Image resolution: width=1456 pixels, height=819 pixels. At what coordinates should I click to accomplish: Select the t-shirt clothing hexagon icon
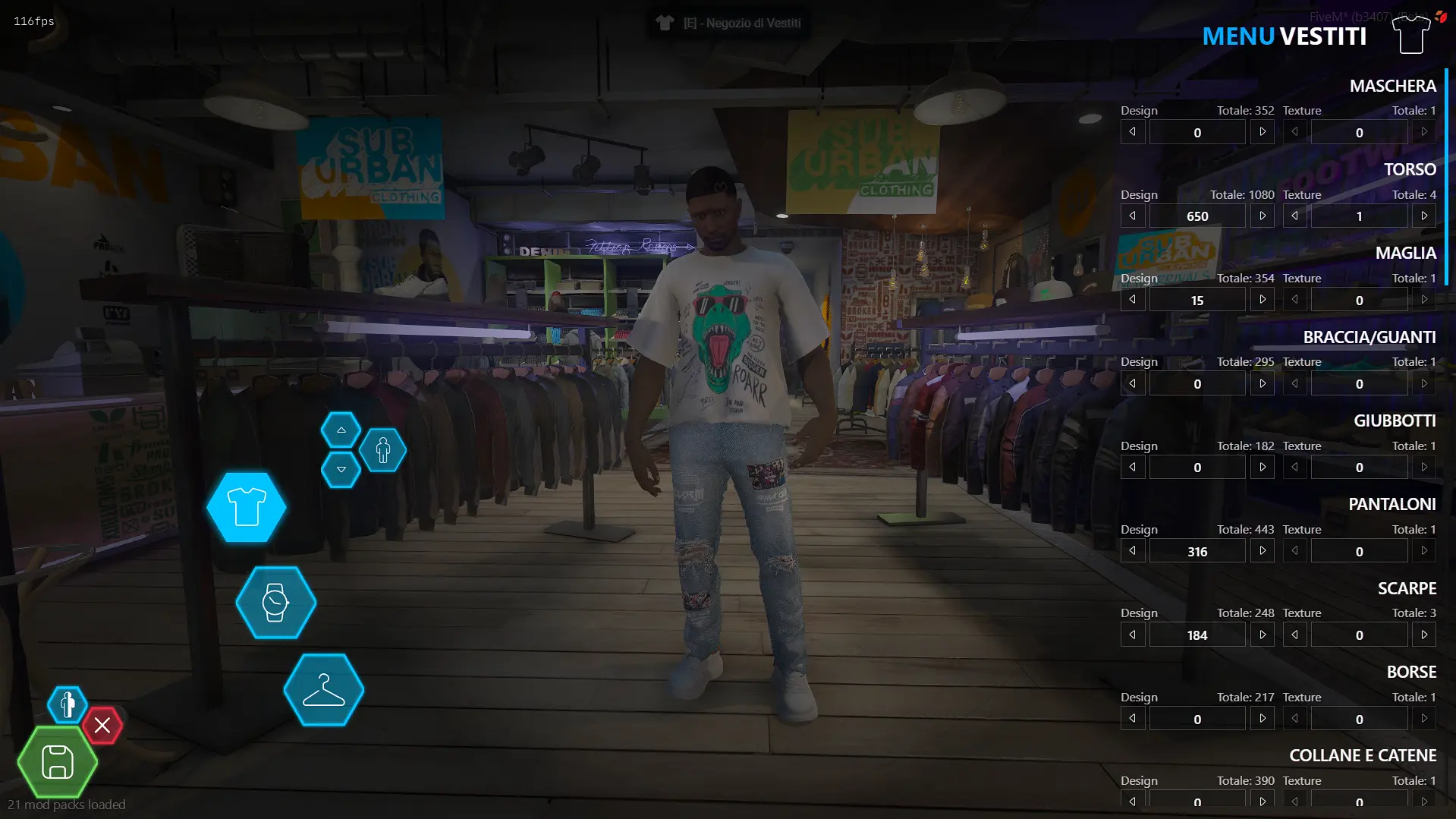coord(246,508)
